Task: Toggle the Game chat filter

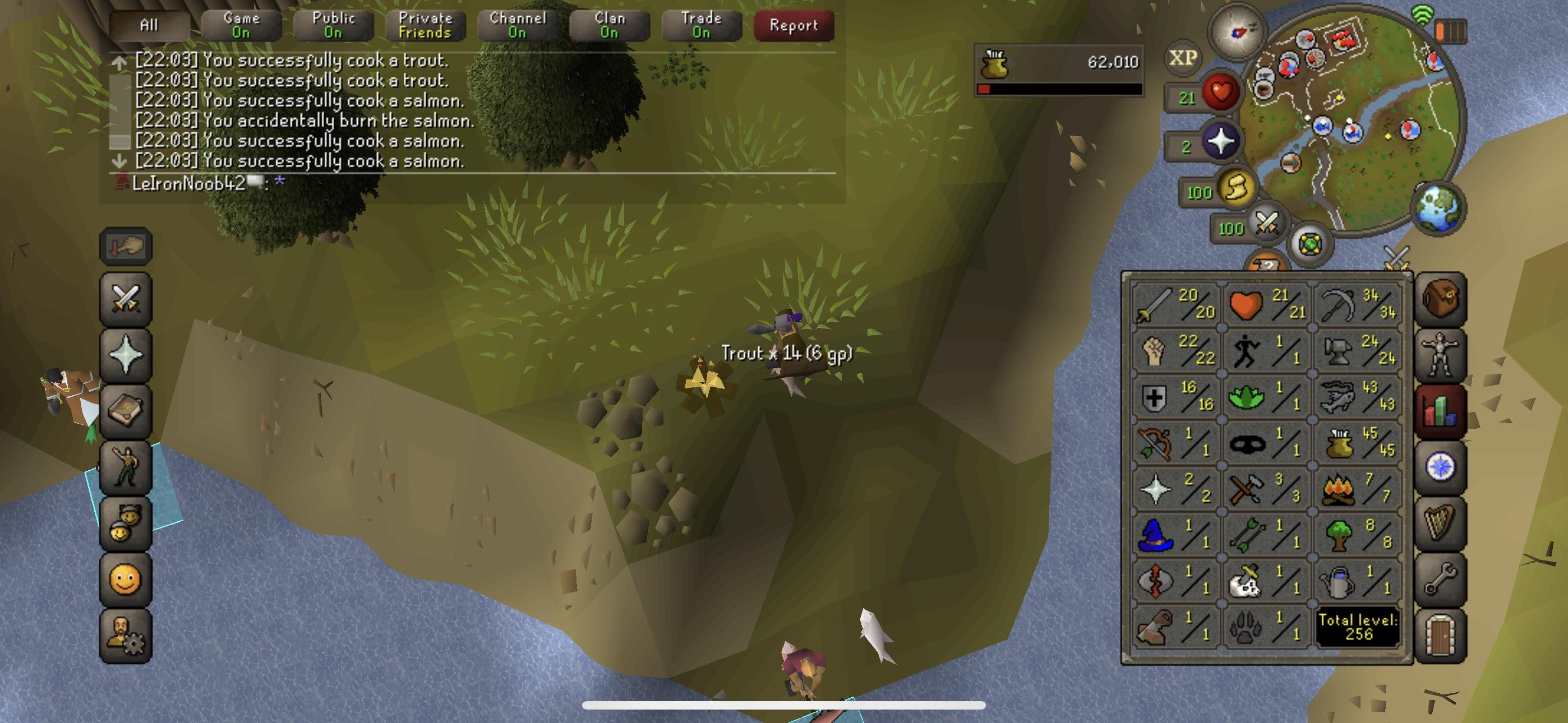Action: [241, 26]
